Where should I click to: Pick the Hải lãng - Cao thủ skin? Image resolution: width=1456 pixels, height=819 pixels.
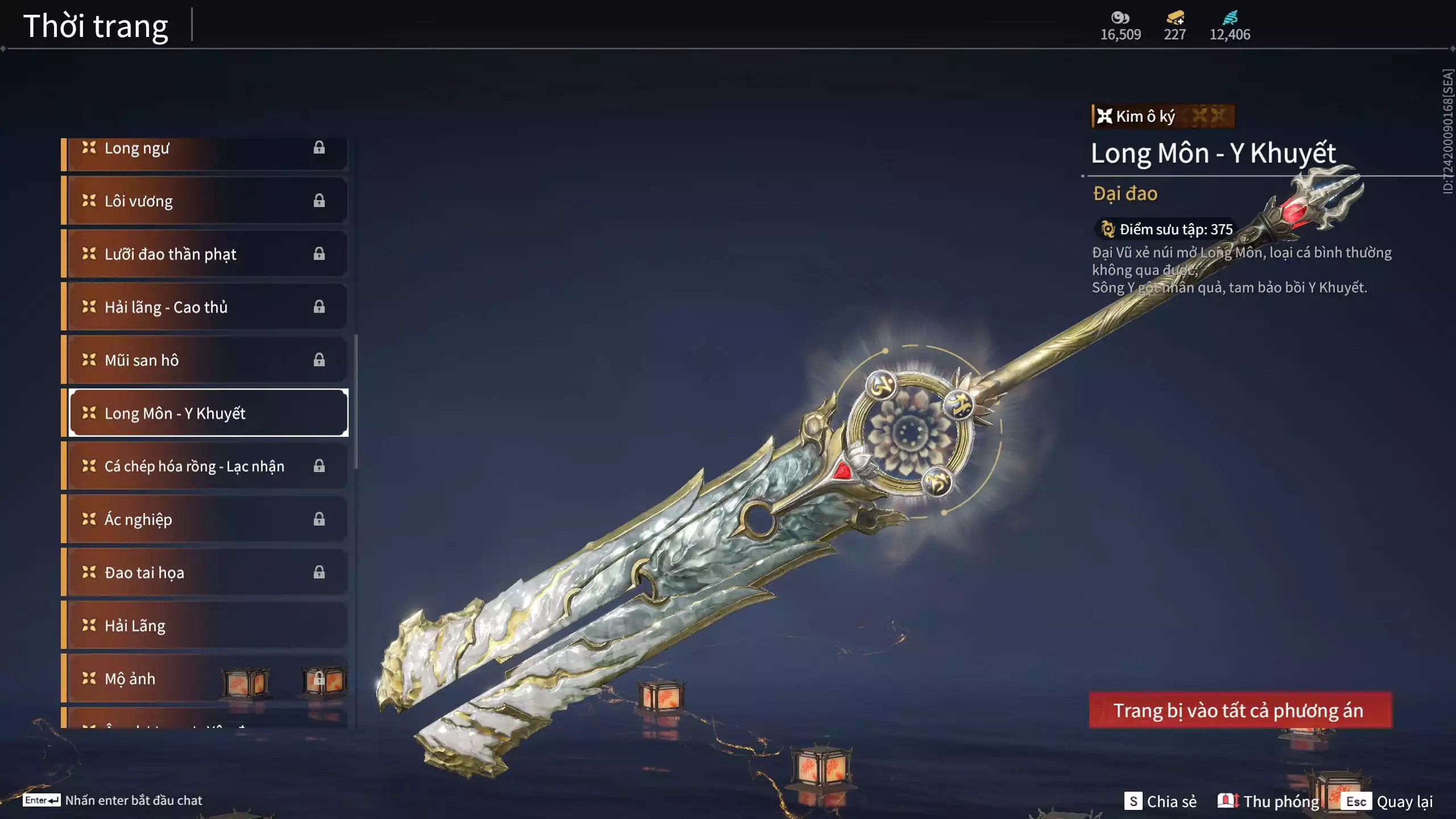[205, 307]
